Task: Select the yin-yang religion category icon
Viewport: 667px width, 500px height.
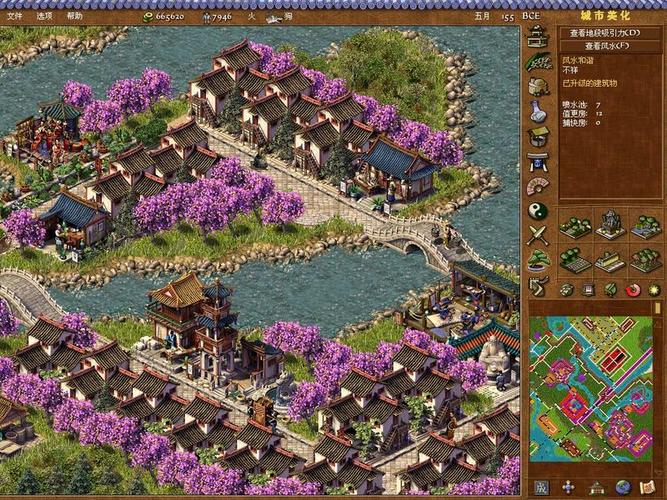Action: coord(538,211)
